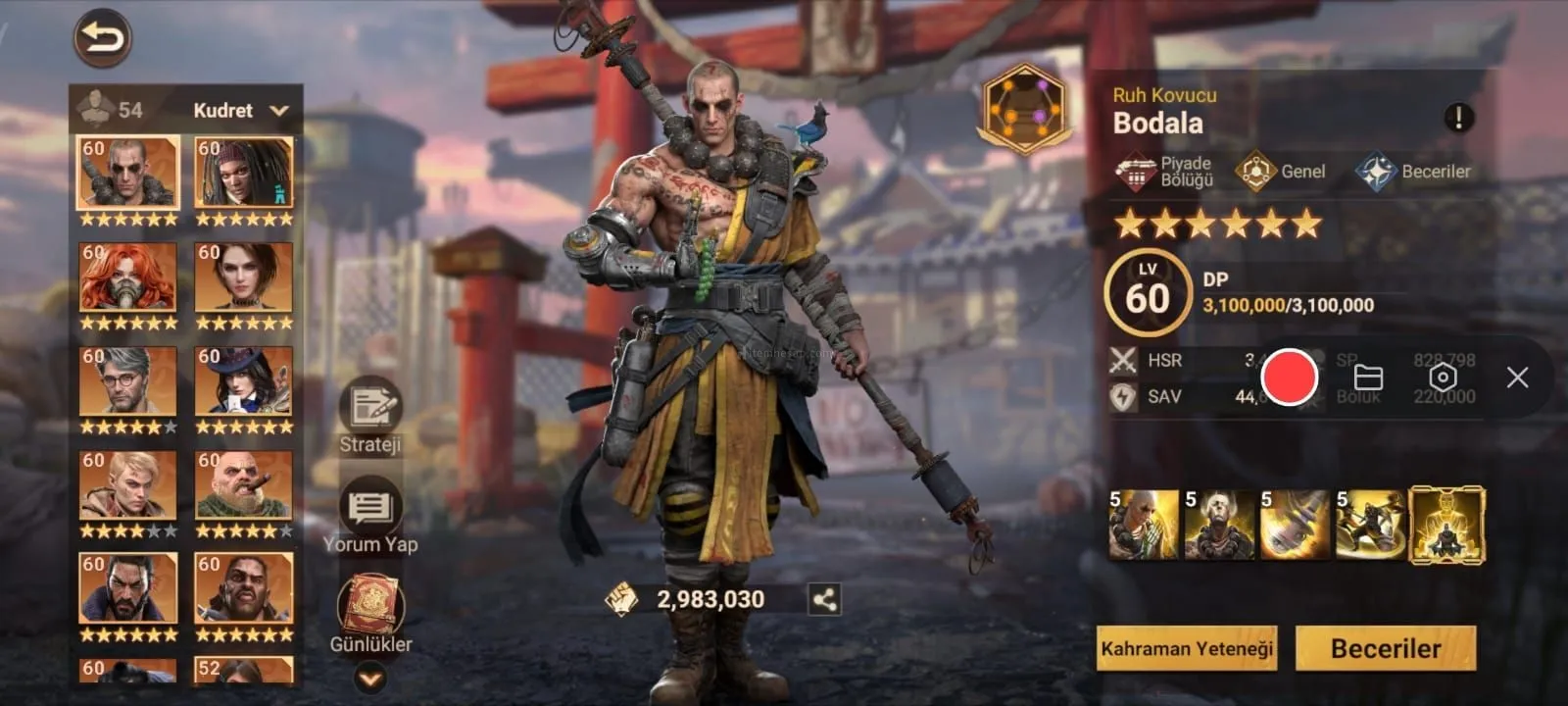Select the gold-framed meditating figure skill
The height and width of the screenshot is (706, 1568).
[x=1446, y=527]
